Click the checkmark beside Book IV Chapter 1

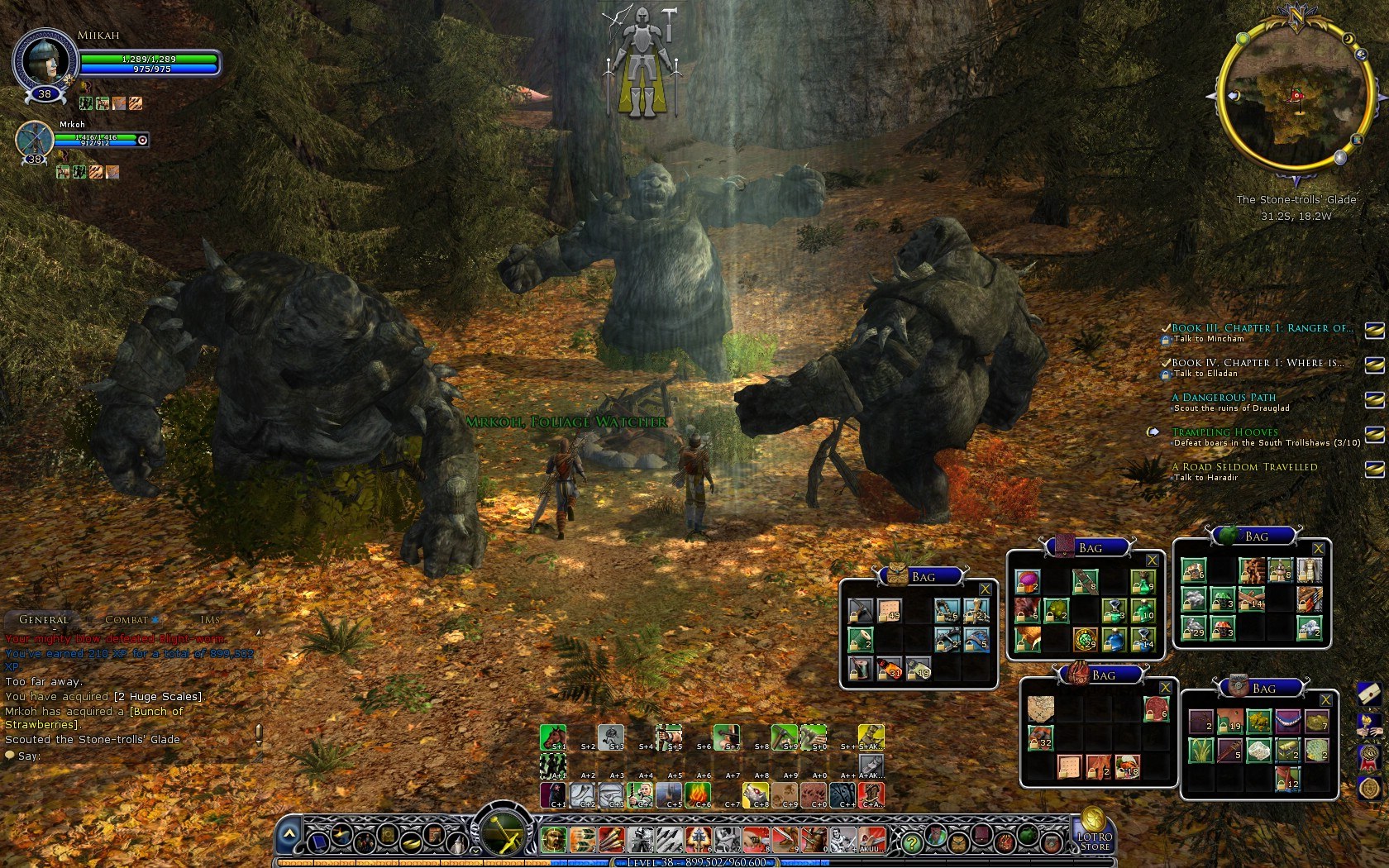click(x=1166, y=362)
